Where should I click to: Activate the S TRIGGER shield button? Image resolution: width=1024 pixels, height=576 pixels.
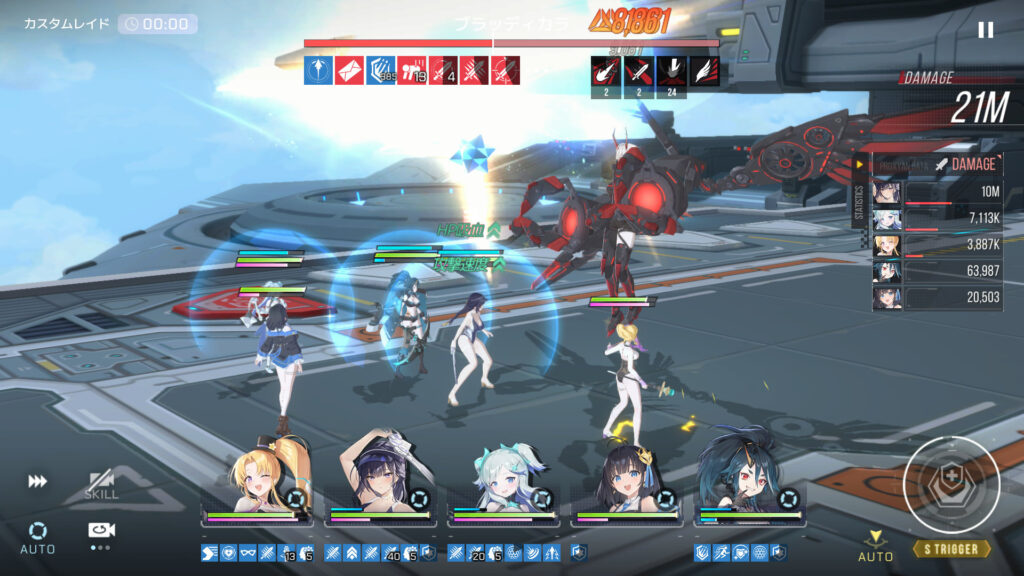click(951, 485)
